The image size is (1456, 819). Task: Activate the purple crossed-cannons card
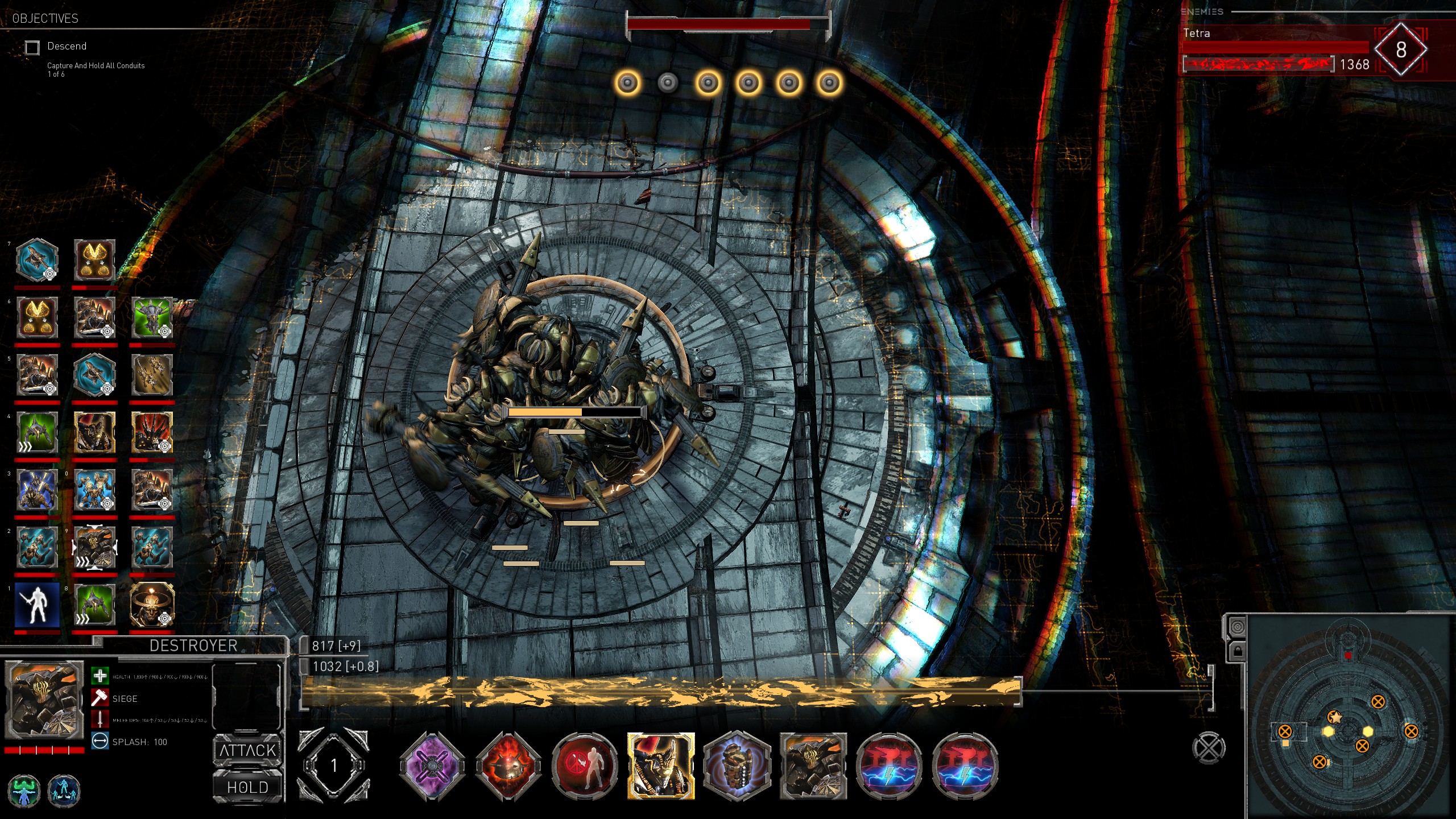(432, 766)
